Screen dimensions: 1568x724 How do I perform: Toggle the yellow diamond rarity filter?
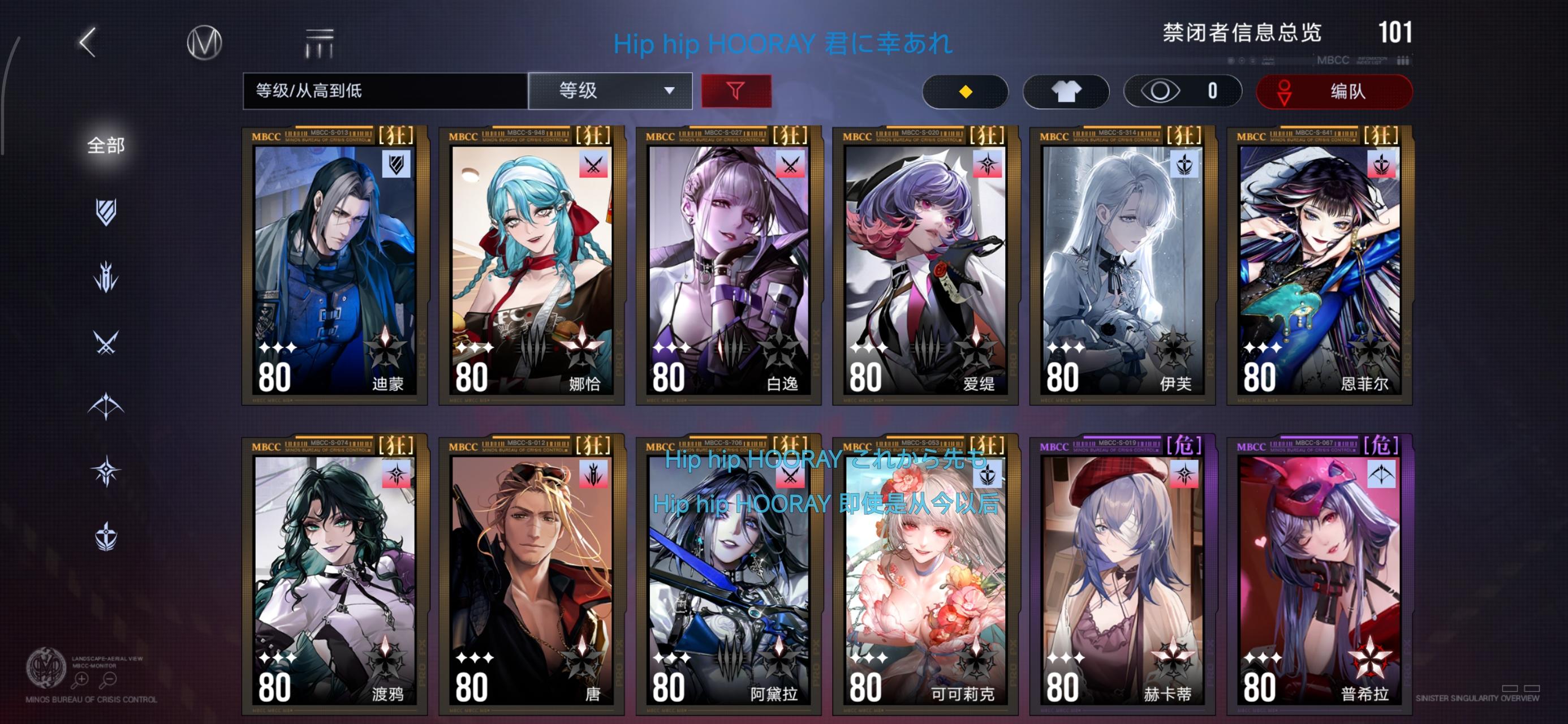tap(965, 91)
